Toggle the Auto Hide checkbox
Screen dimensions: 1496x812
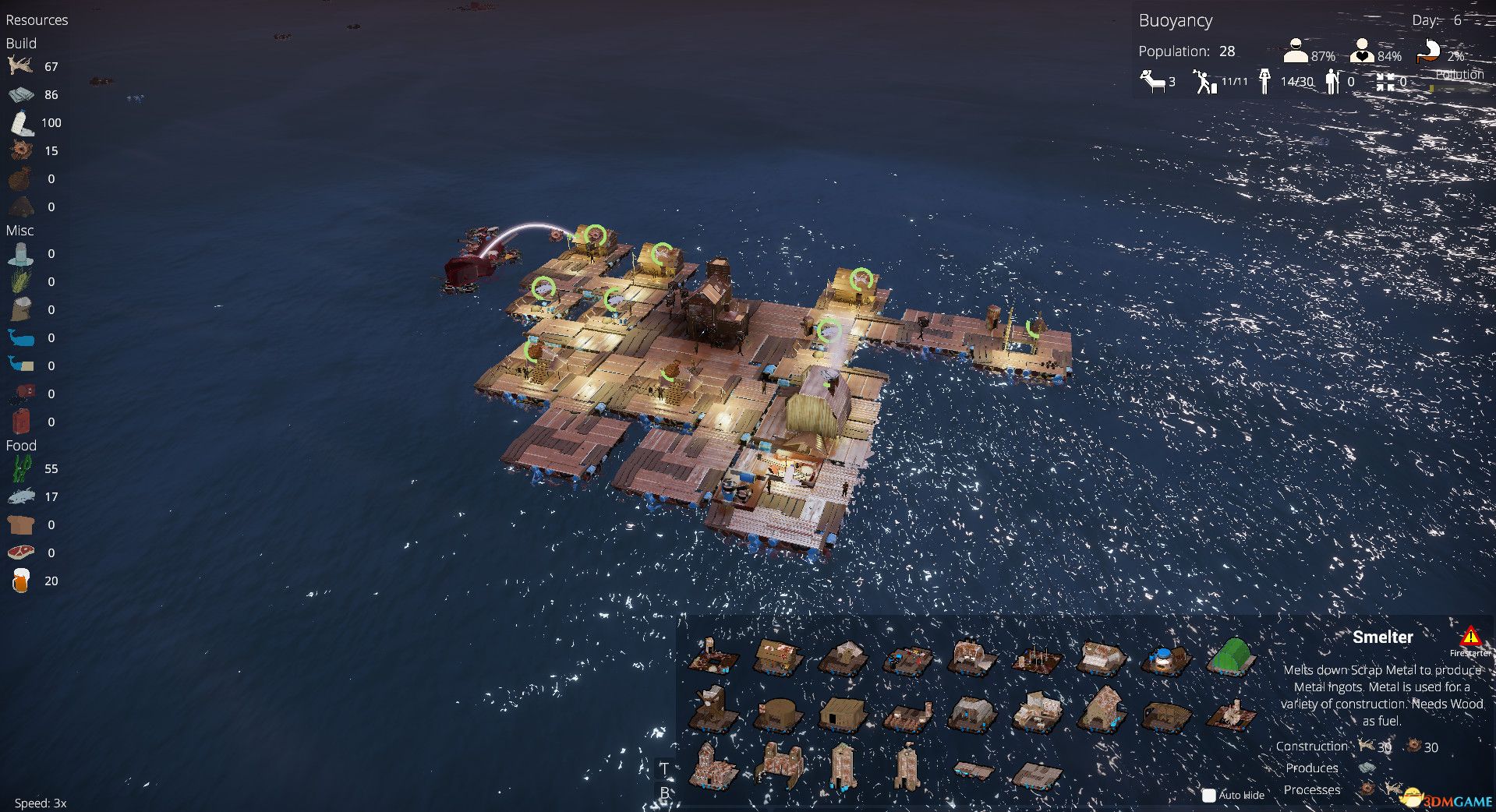pos(1209,795)
